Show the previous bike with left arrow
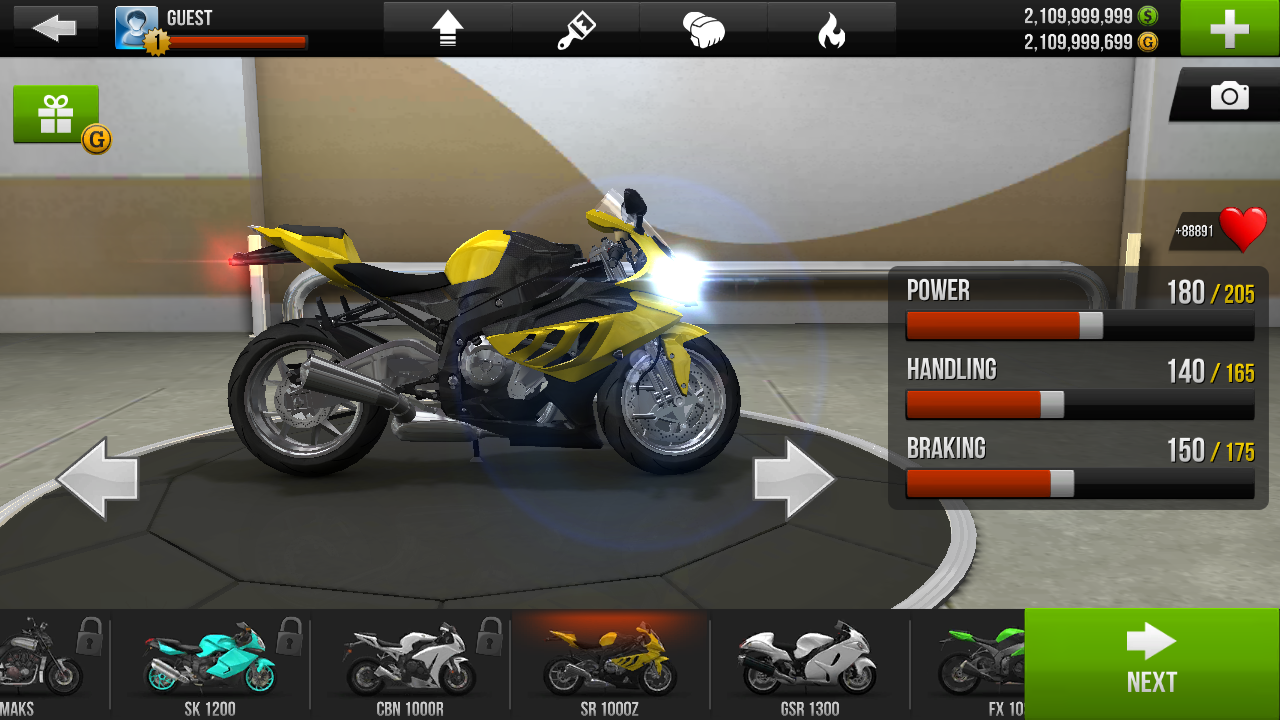Image resolution: width=1280 pixels, height=720 pixels. click(x=98, y=479)
